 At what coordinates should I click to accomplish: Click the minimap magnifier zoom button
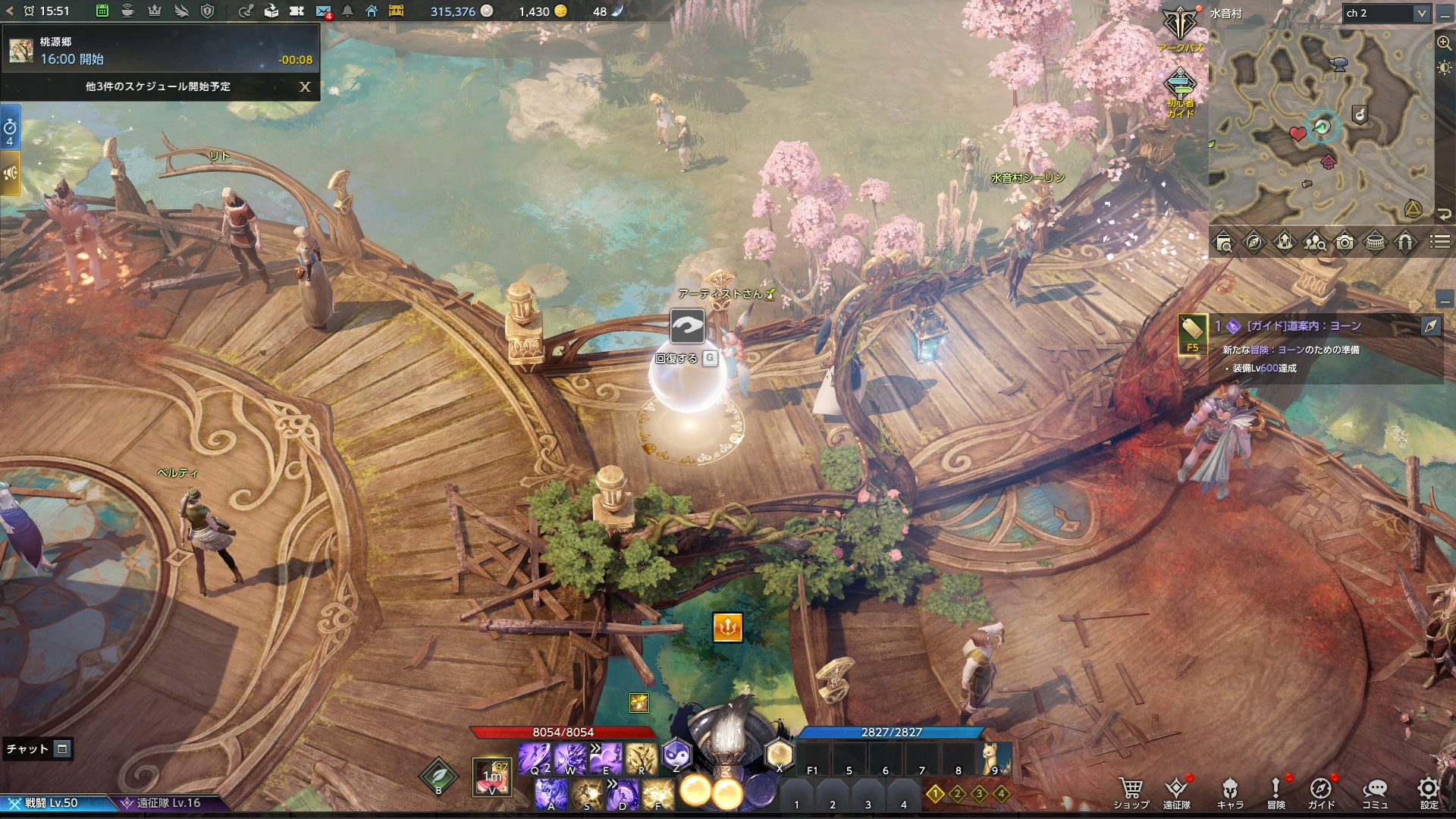pos(1444,43)
